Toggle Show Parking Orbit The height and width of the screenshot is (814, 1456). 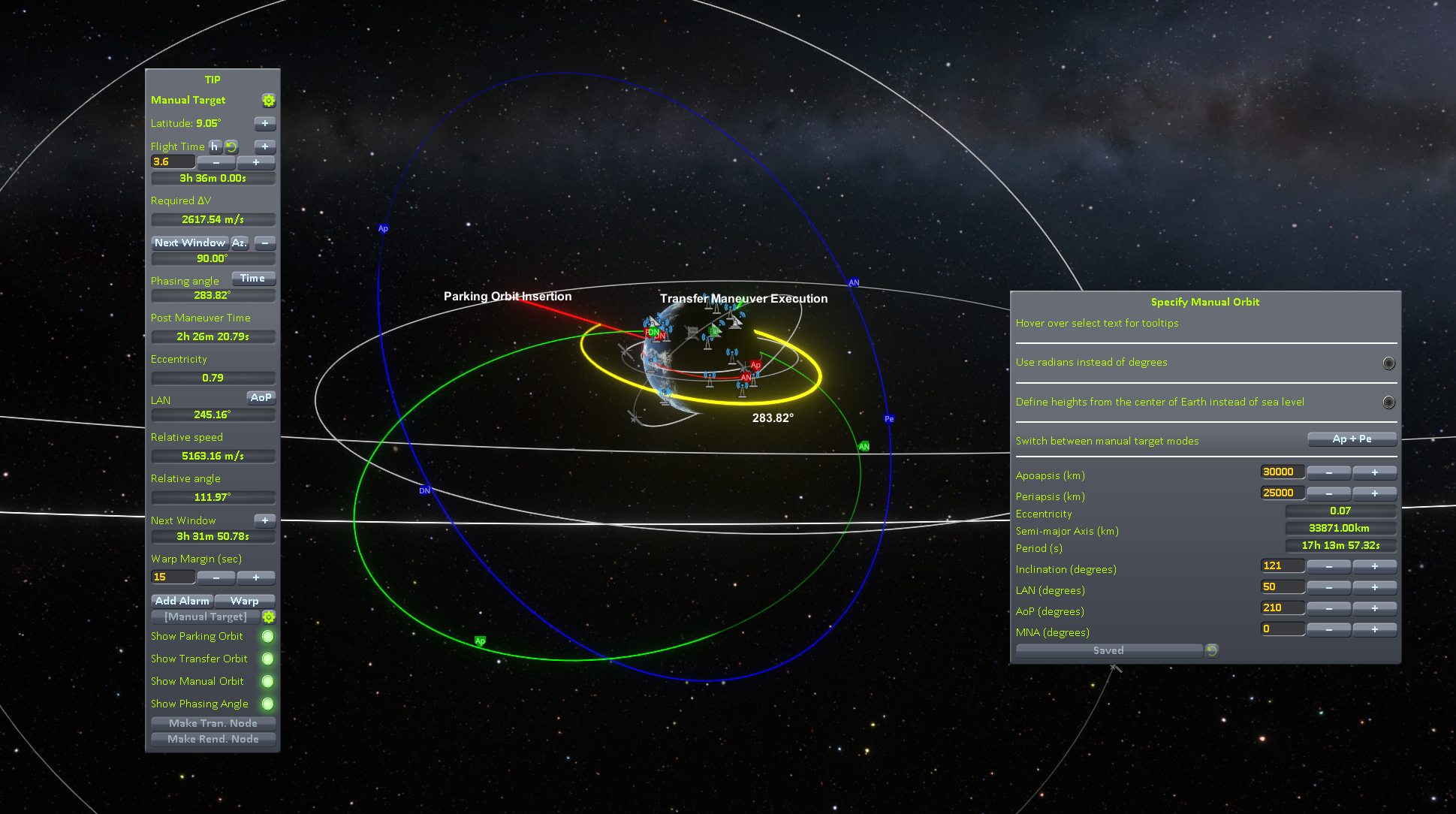tap(267, 637)
